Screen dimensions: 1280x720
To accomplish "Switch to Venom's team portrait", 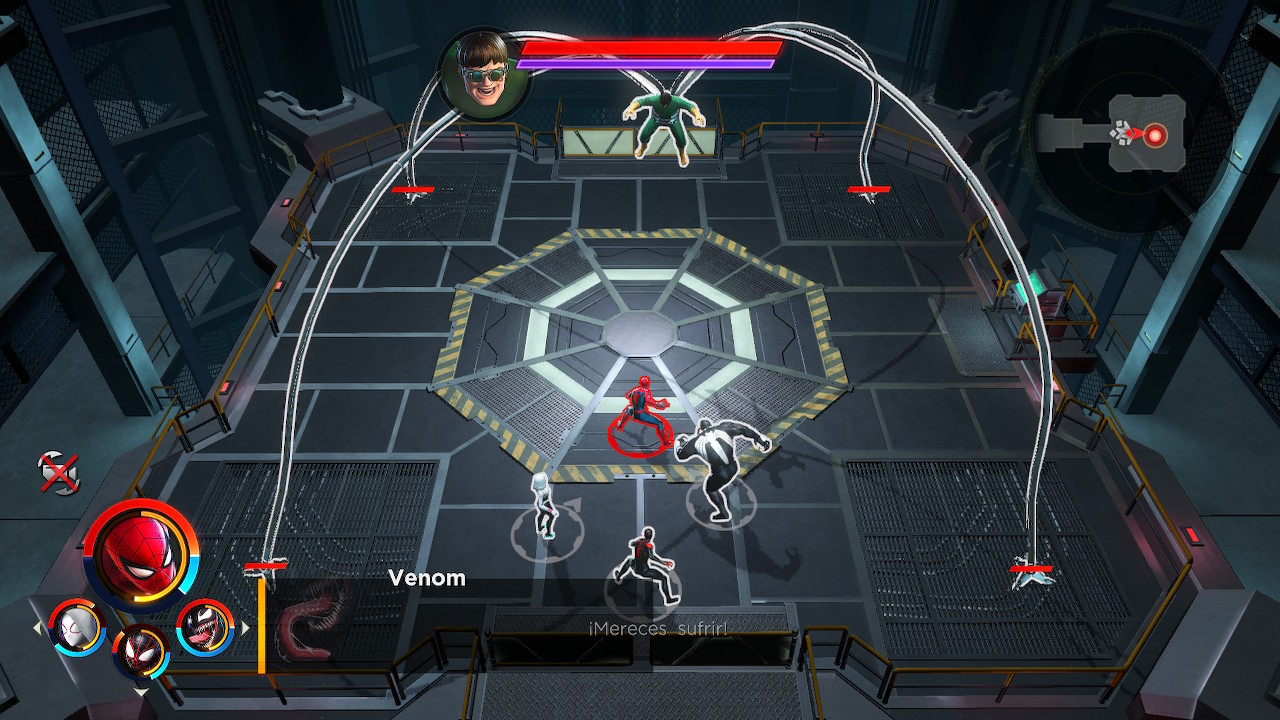I will click(205, 627).
